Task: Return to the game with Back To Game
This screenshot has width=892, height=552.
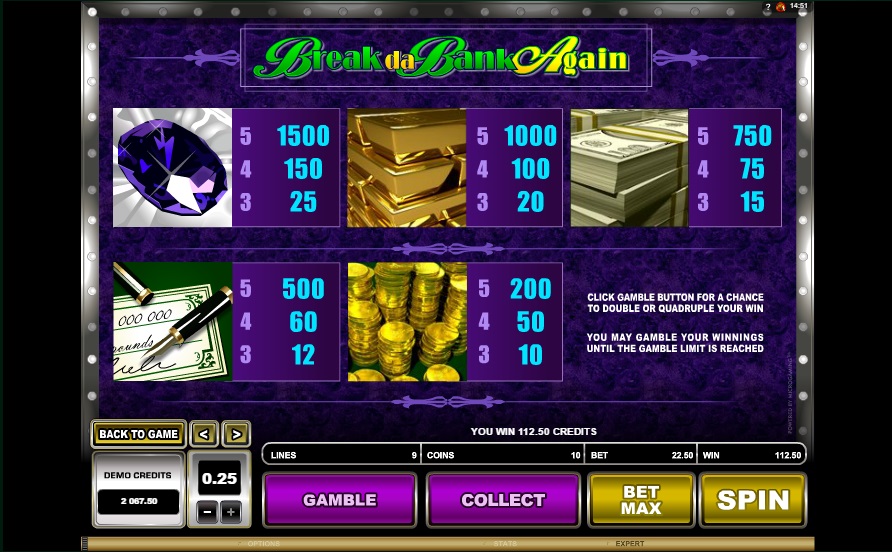Action: pyautogui.click(x=138, y=434)
